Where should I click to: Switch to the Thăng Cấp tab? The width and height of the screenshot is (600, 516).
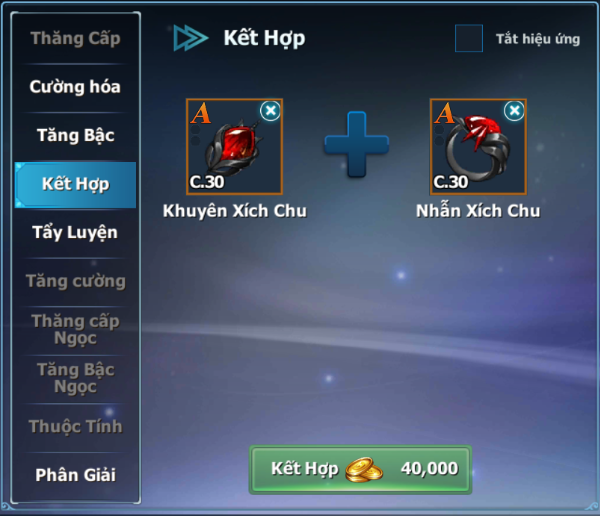coord(75,39)
